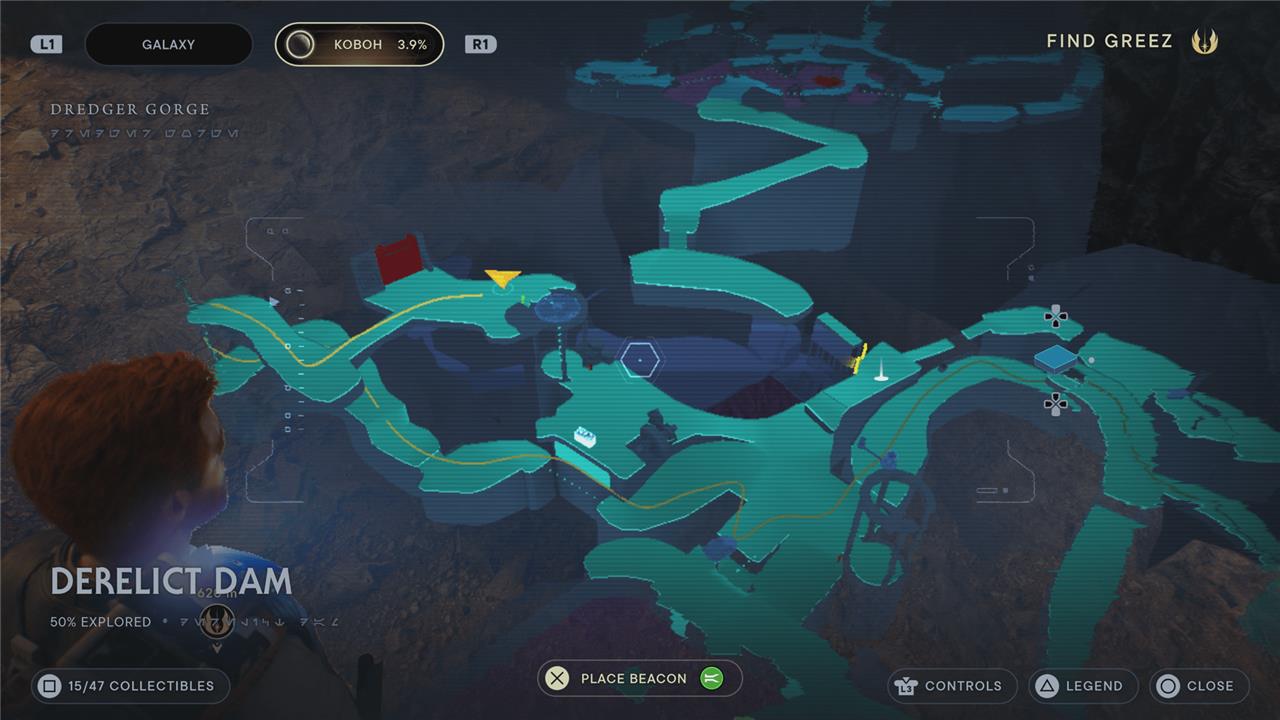This screenshot has height=720, width=1280.
Task: Click the yellow player arrow marker
Action: [x=502, y=278]
